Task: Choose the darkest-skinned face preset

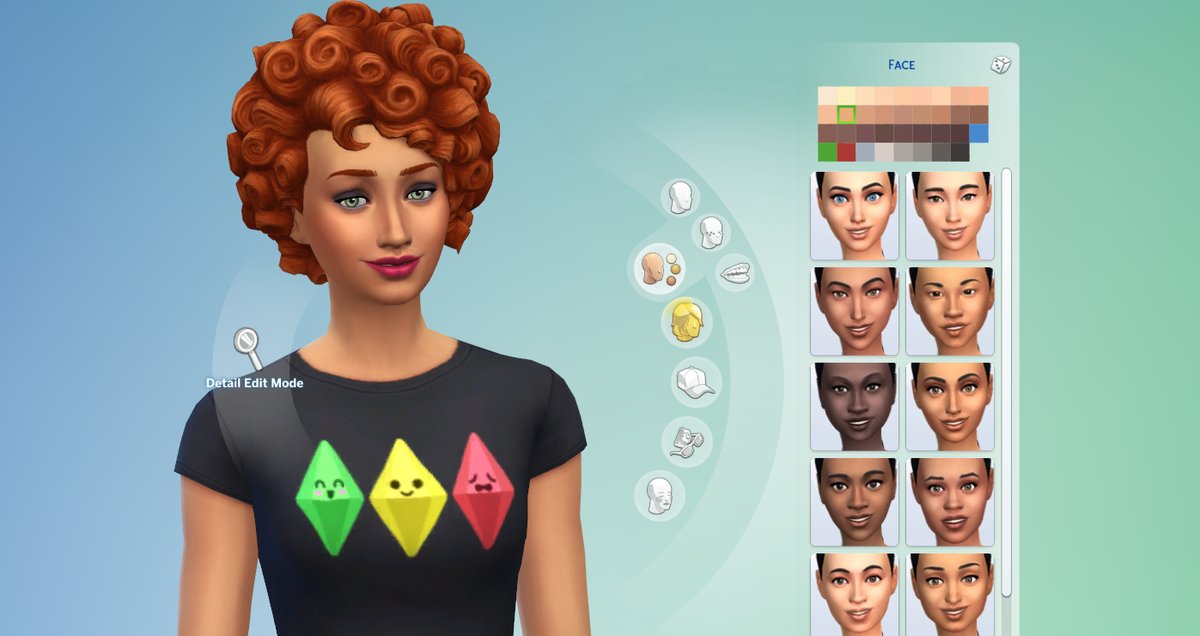Action: (851, 406)
